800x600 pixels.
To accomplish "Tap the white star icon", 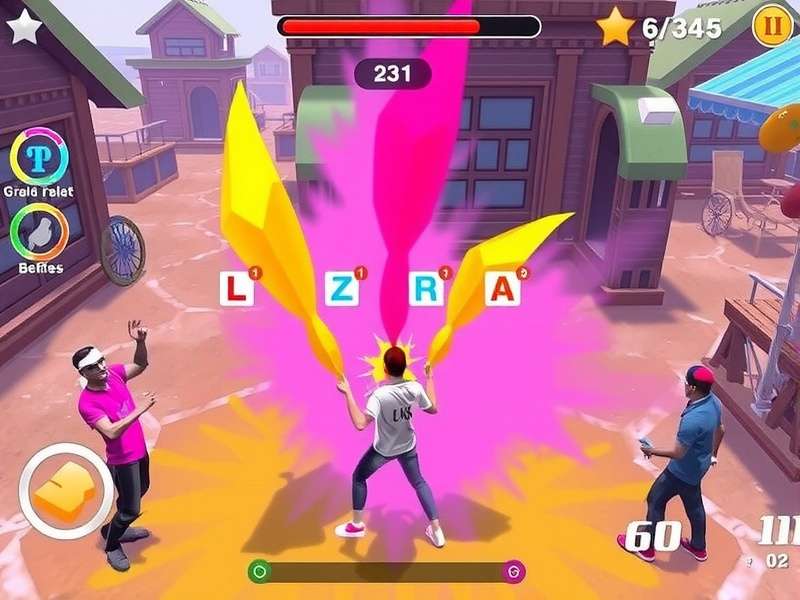I will (24, 27).
